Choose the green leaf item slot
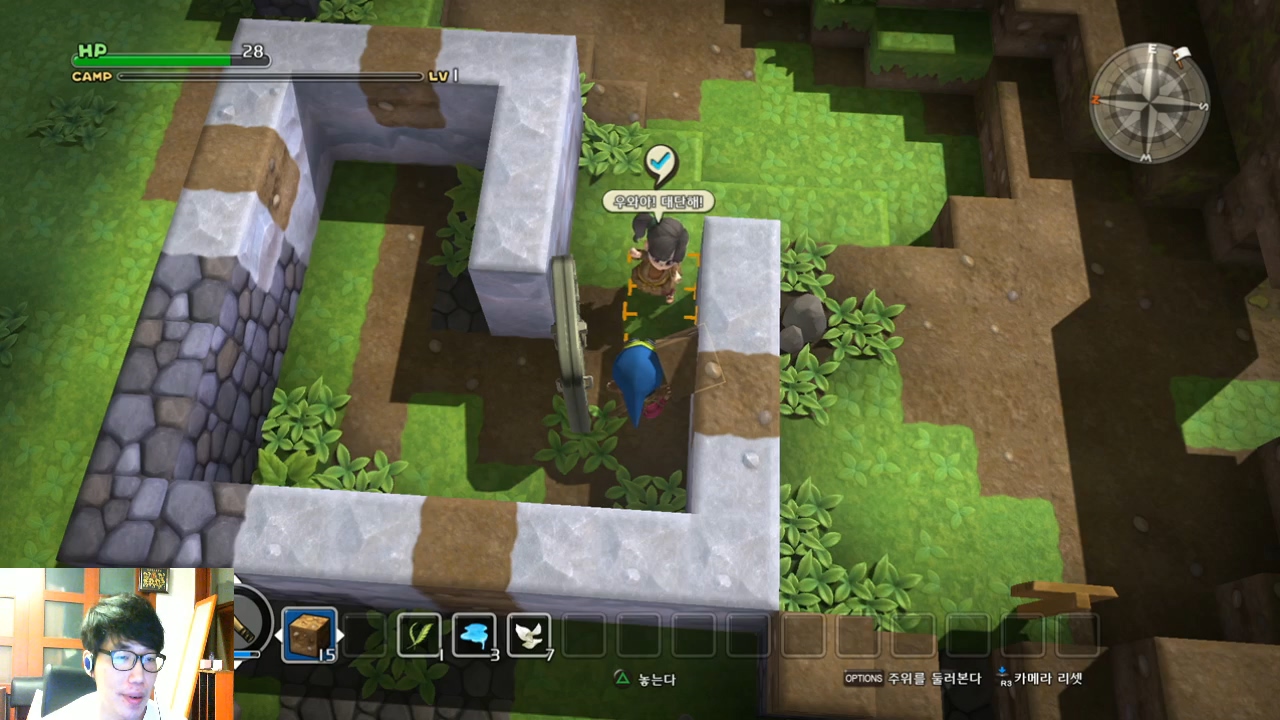 pyautogui.click(x=420, y=634)
